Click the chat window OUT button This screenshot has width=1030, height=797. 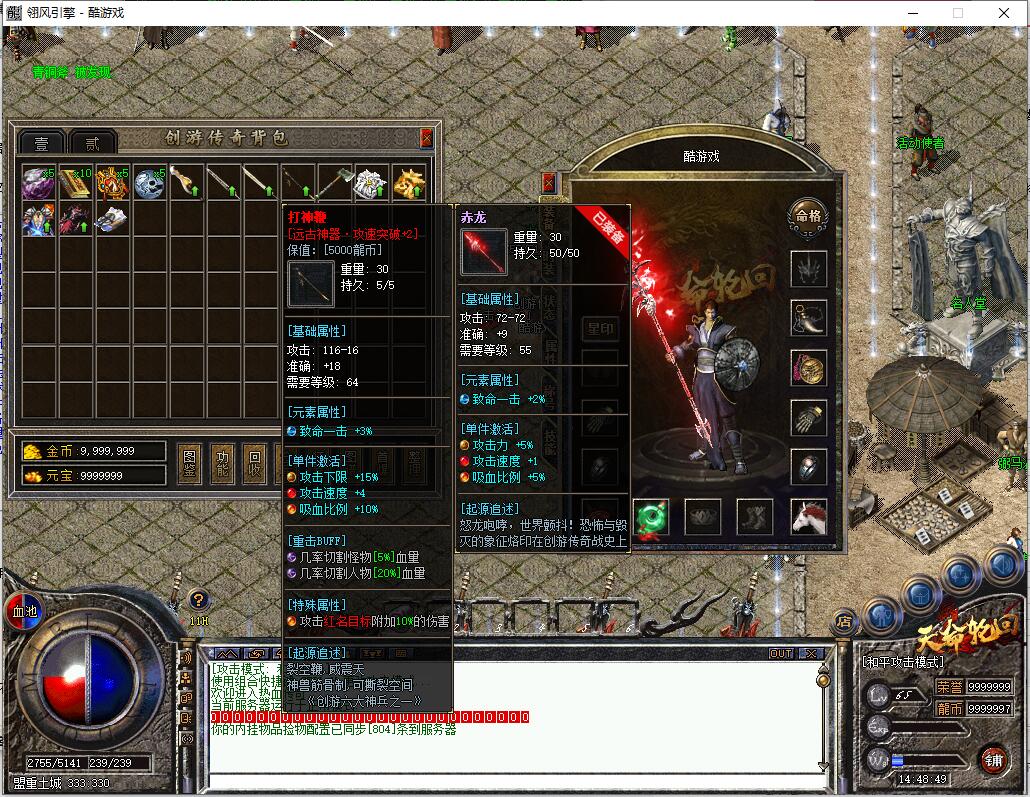[x=780, y=654]
